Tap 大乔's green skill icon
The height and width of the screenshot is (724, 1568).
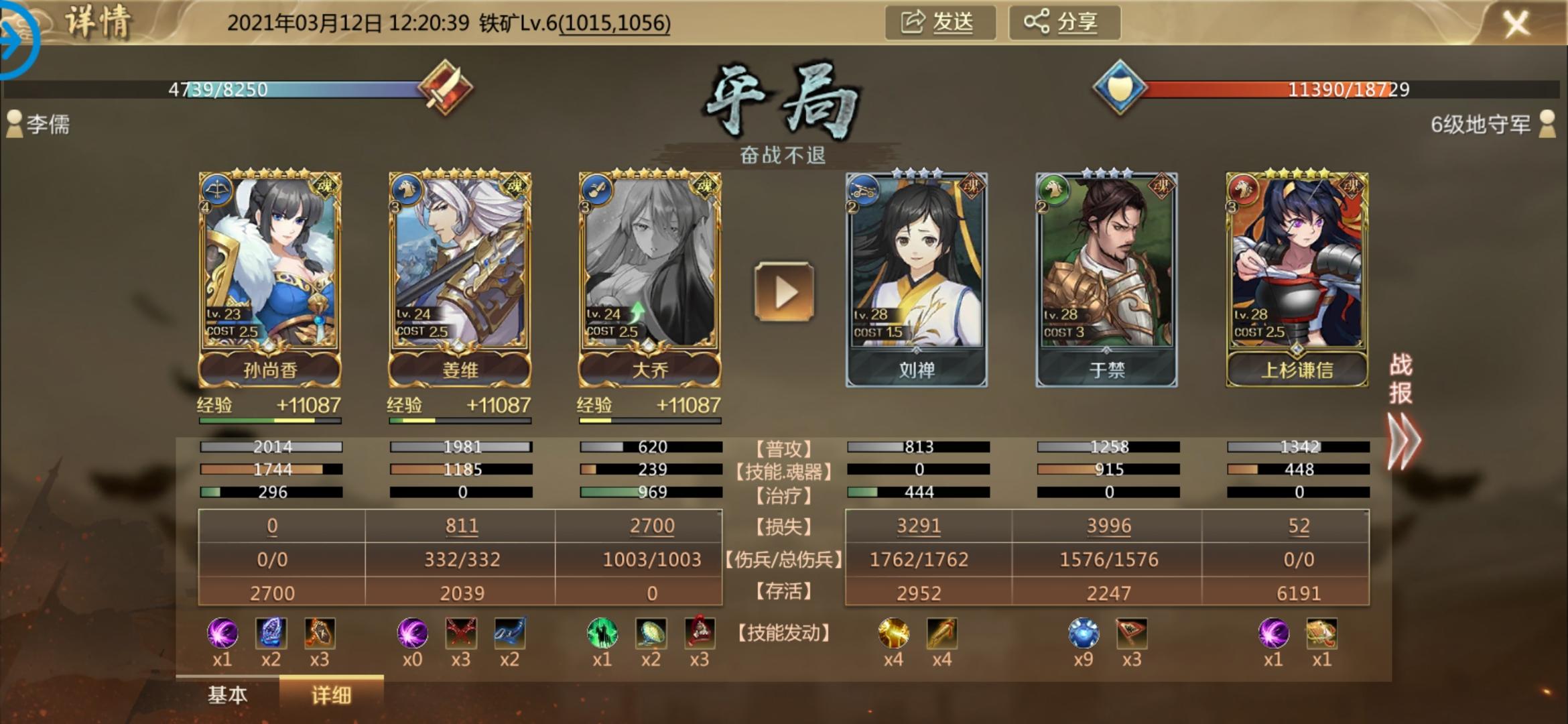[x=602, y=633]
